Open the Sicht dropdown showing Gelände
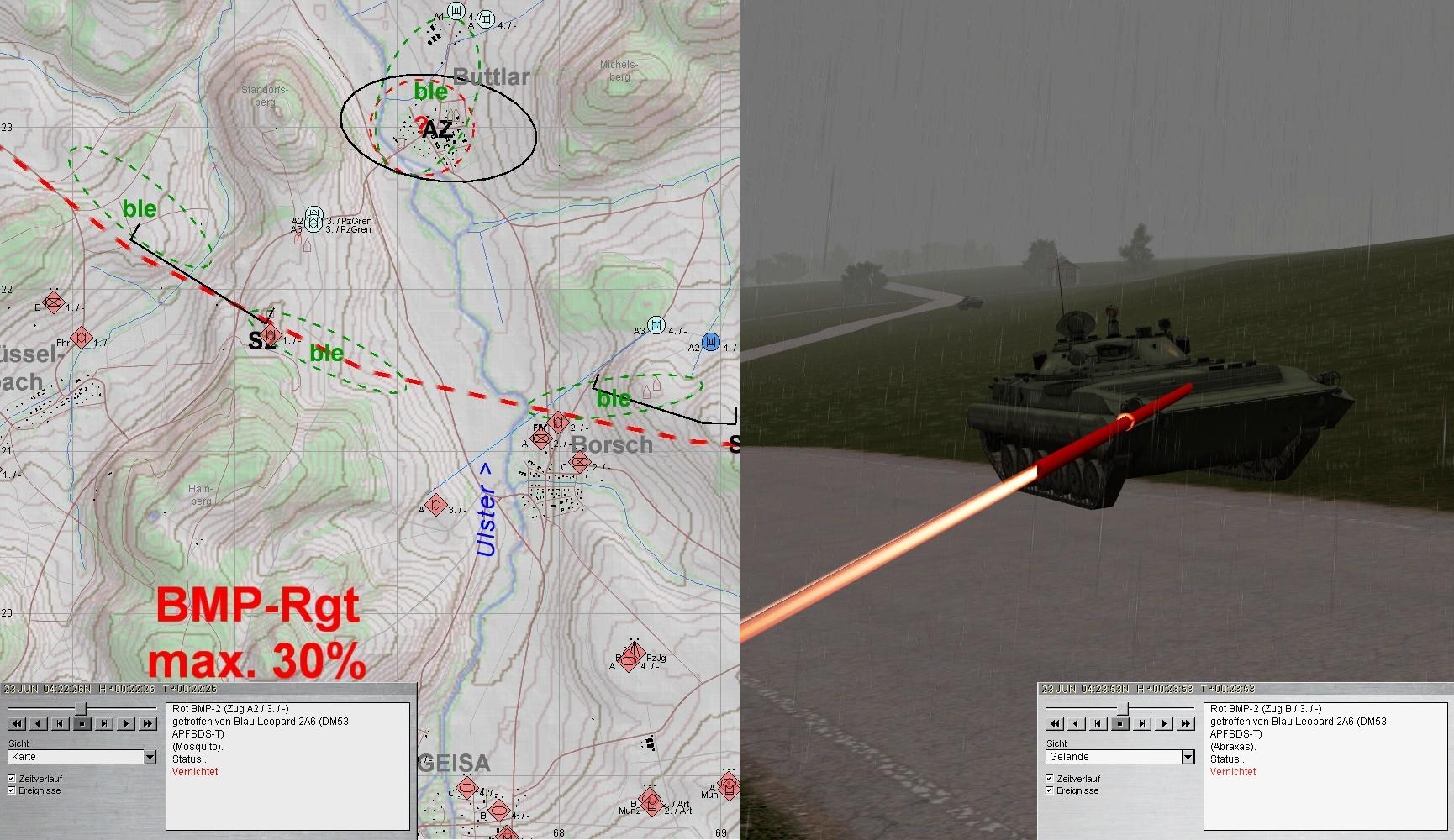This screenshot has height=840, width=1454. pyautogui.click(x=1188, y=757)
